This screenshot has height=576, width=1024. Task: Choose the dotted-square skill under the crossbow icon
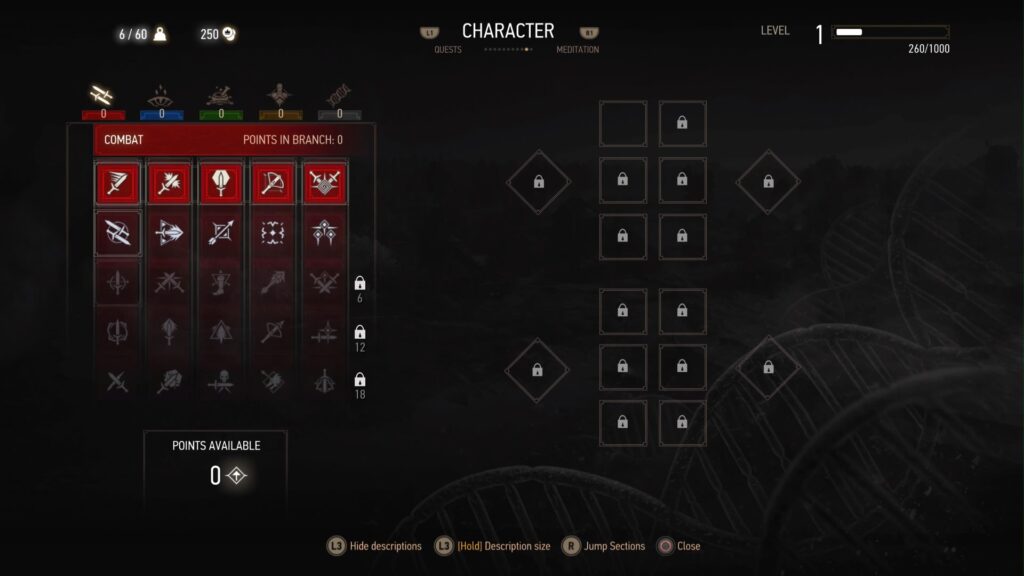tap(273, 233)
